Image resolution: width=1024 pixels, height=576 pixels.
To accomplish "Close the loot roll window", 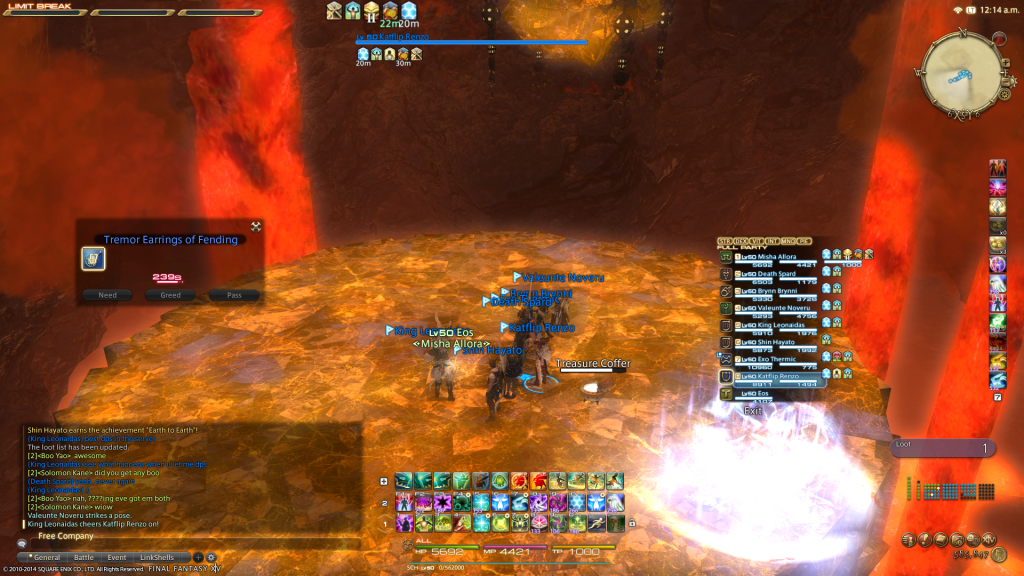I will pos(256,227).
